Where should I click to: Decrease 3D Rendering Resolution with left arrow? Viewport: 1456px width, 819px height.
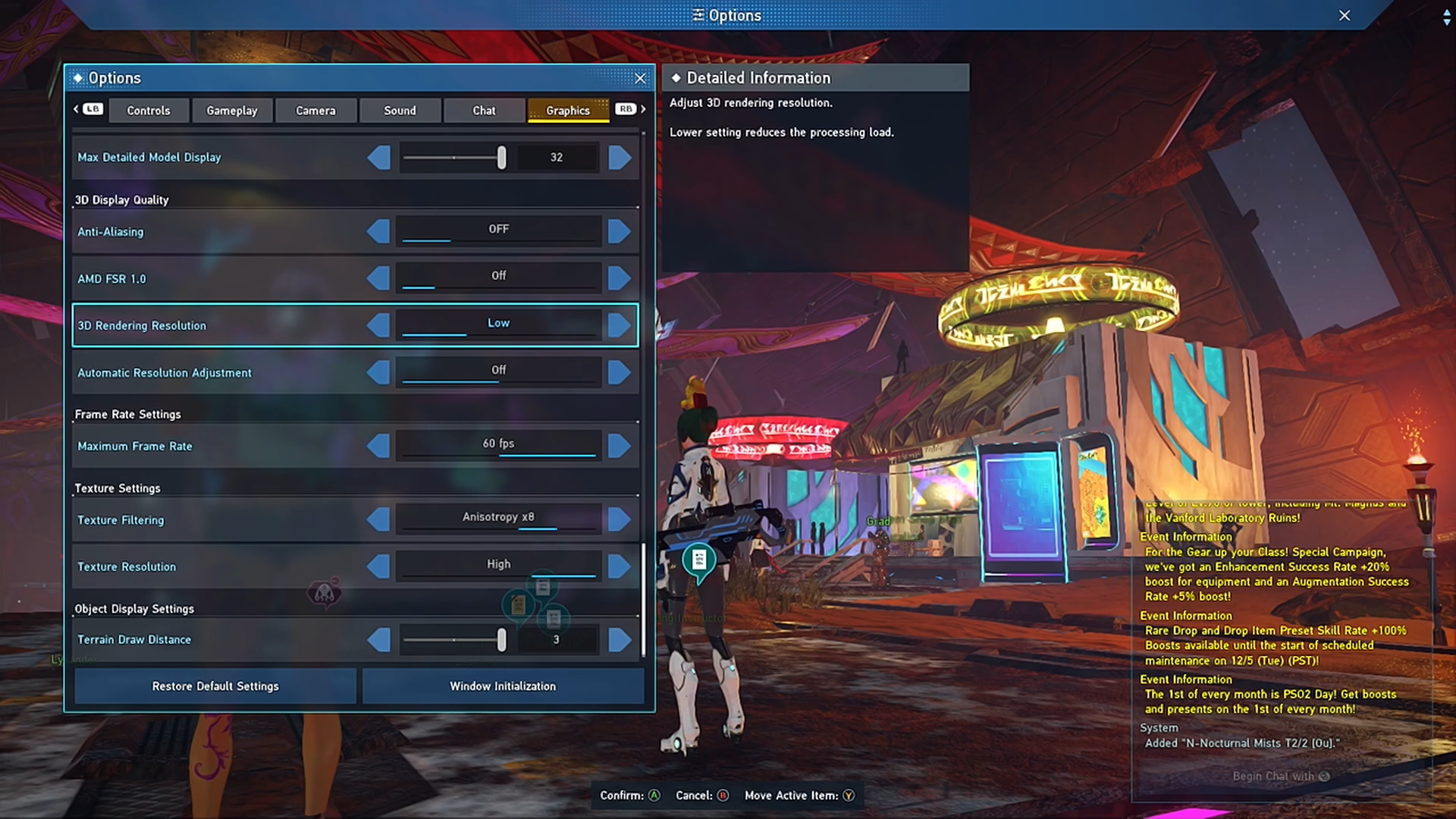click(x=378, y=325)
